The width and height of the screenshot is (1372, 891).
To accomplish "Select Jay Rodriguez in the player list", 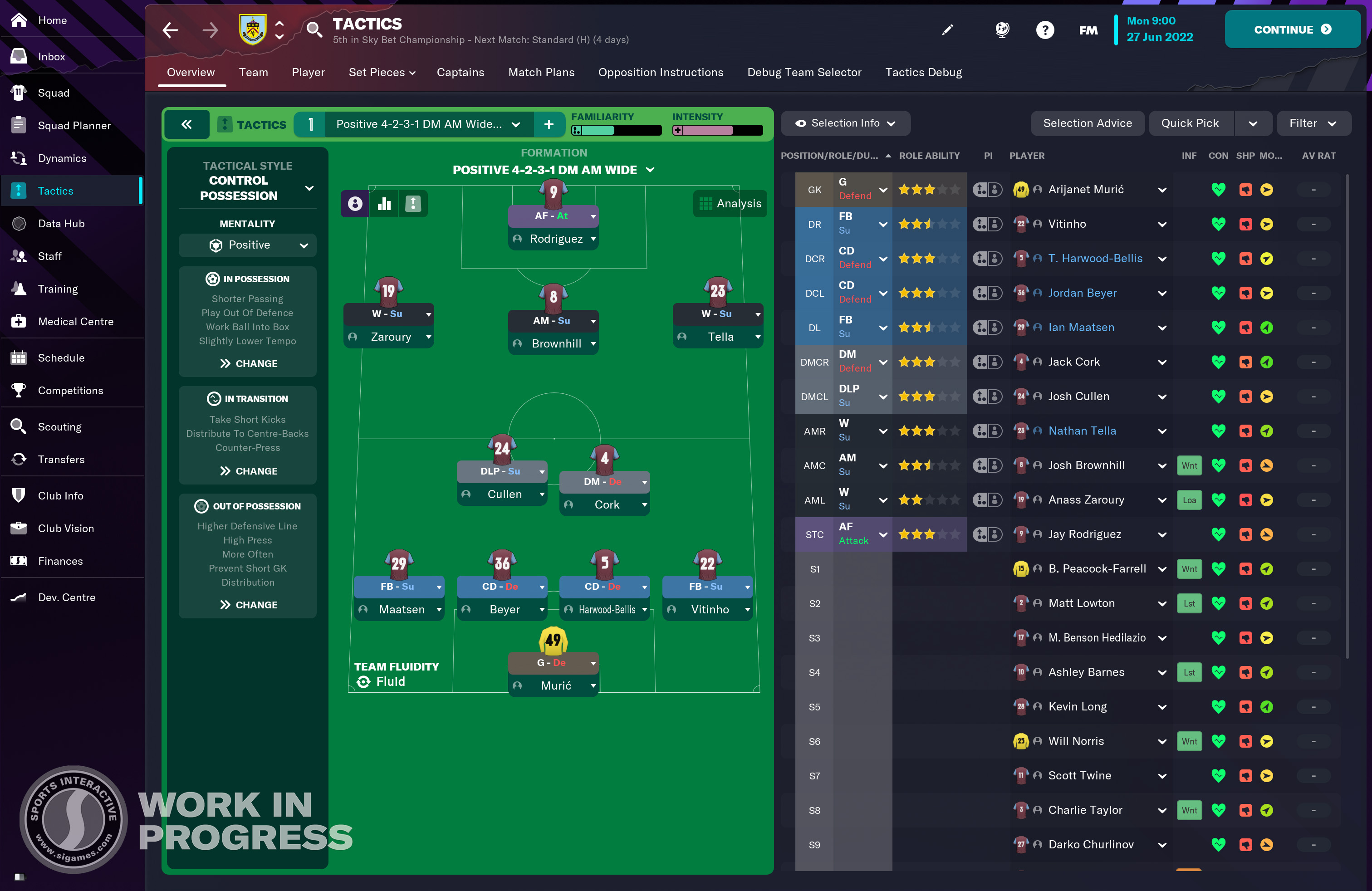I will (x=1084, y=534).
